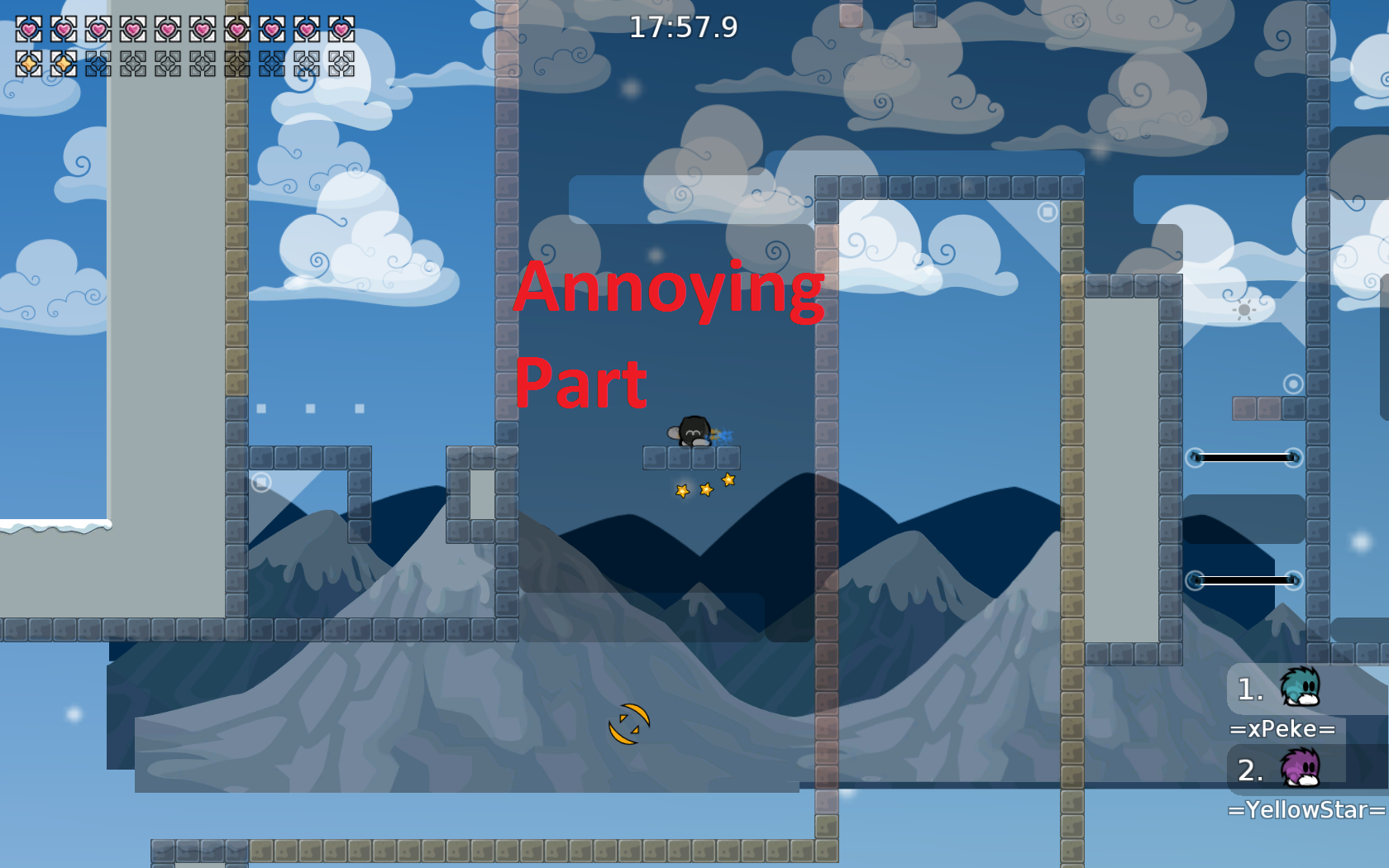Toggle the circular checkpoint marker on the top wall
1389x868 pixels.
tap(1048, 212)
